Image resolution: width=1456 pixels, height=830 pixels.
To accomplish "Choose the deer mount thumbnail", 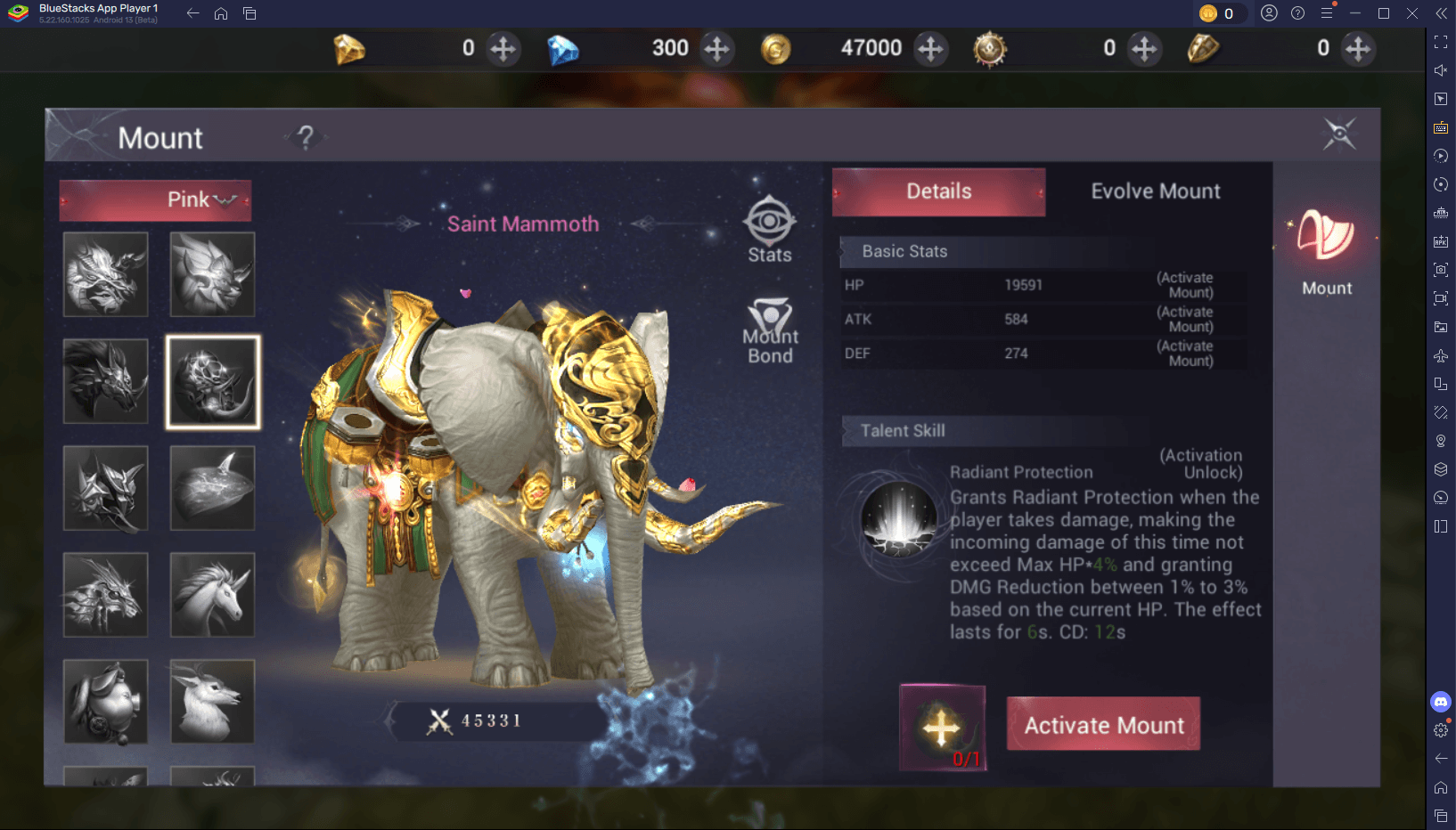I will [x=212, y=702].
